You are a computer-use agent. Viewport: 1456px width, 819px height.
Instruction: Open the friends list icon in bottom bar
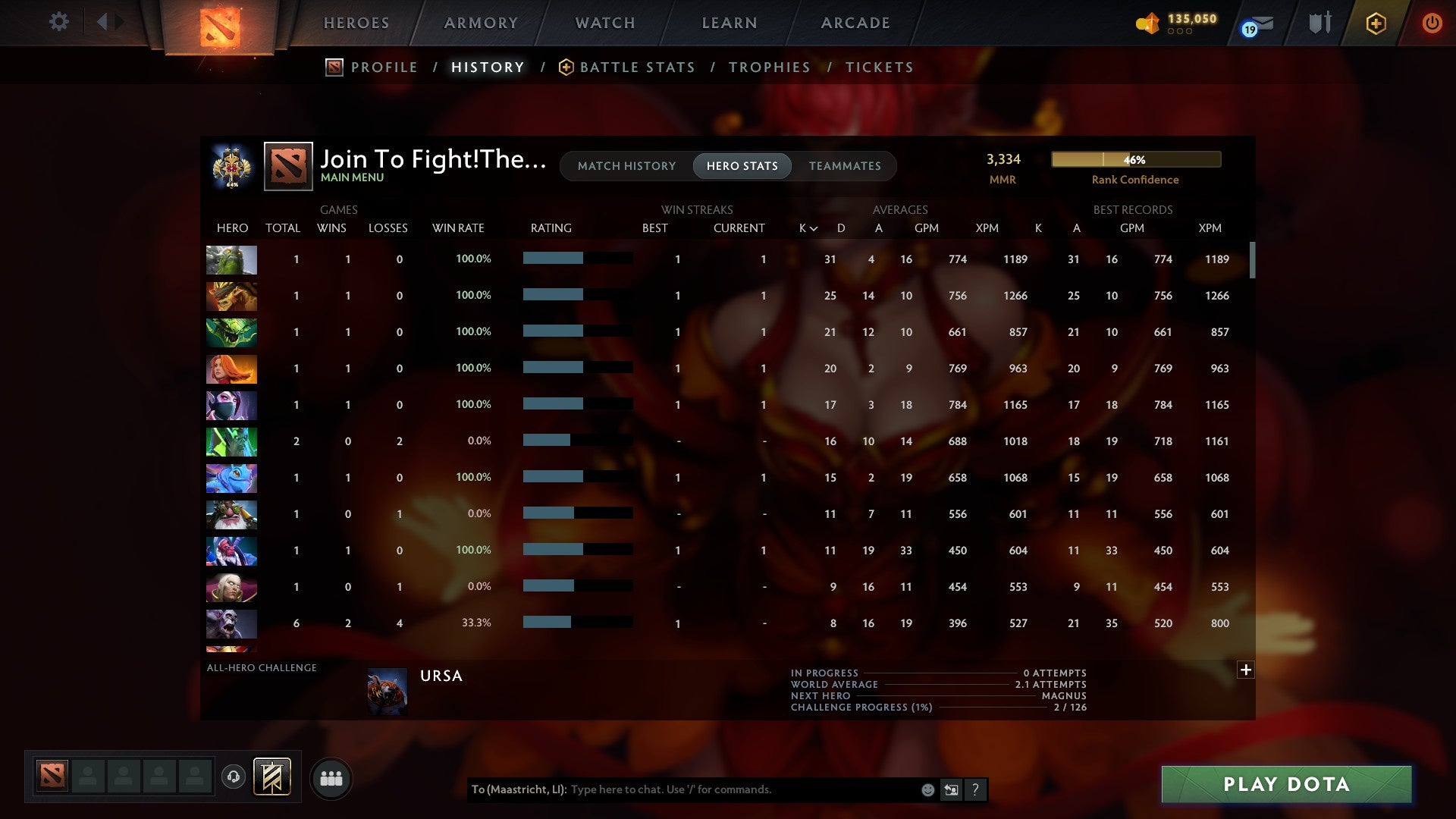tap(331, 777)
